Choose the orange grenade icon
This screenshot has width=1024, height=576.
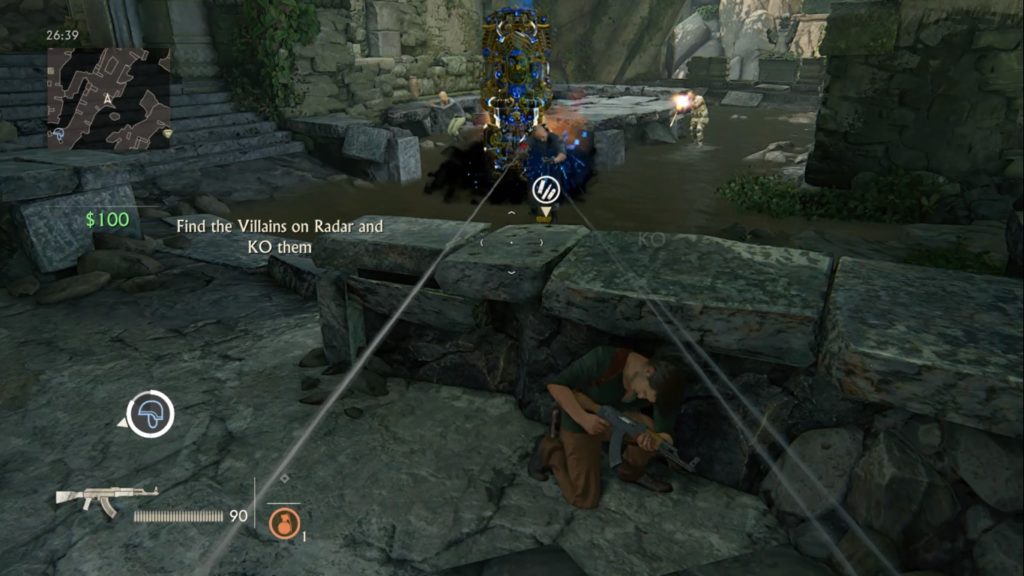(x=284, y=521)
